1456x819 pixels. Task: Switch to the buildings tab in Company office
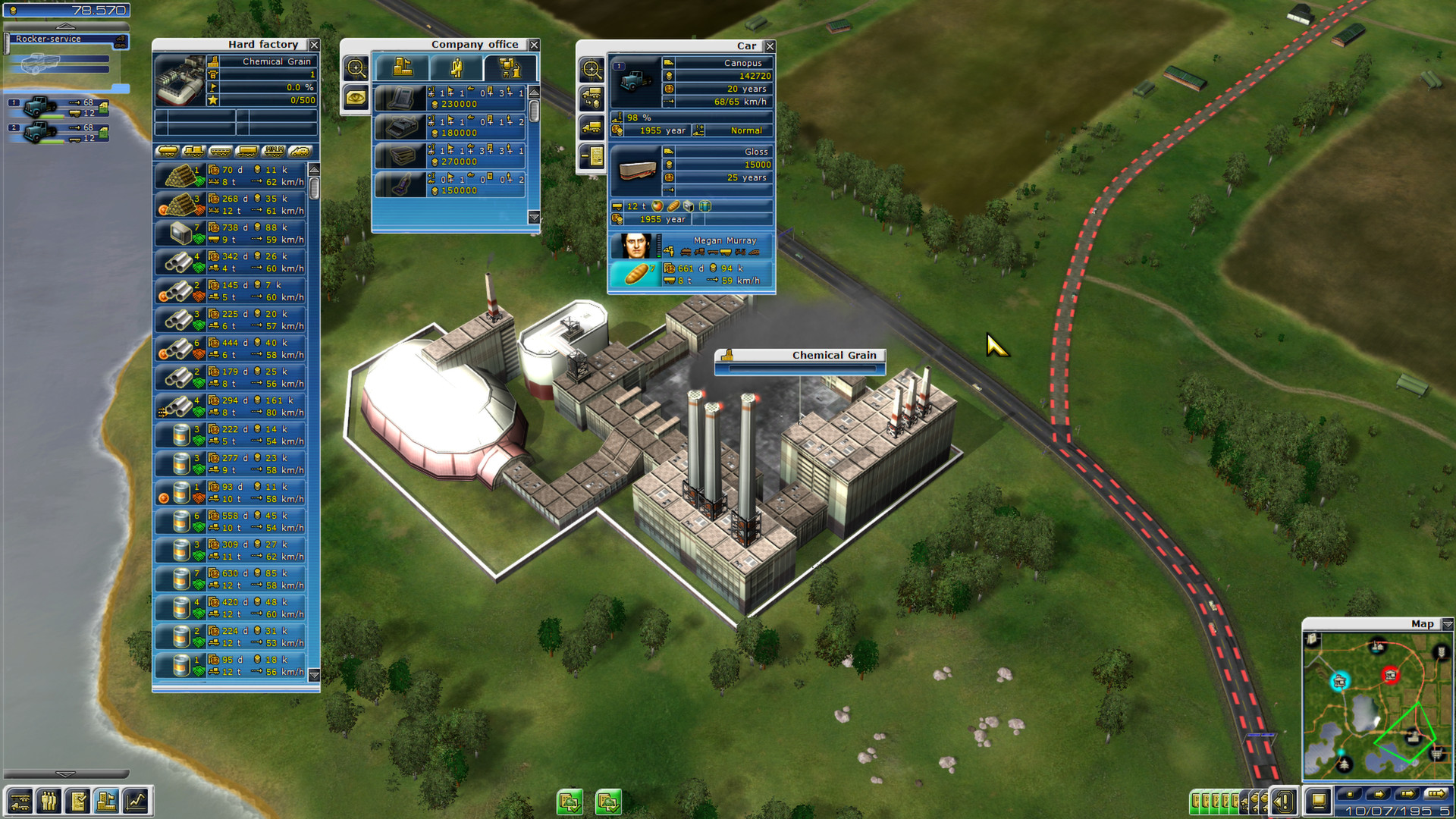tap(403, 68)
